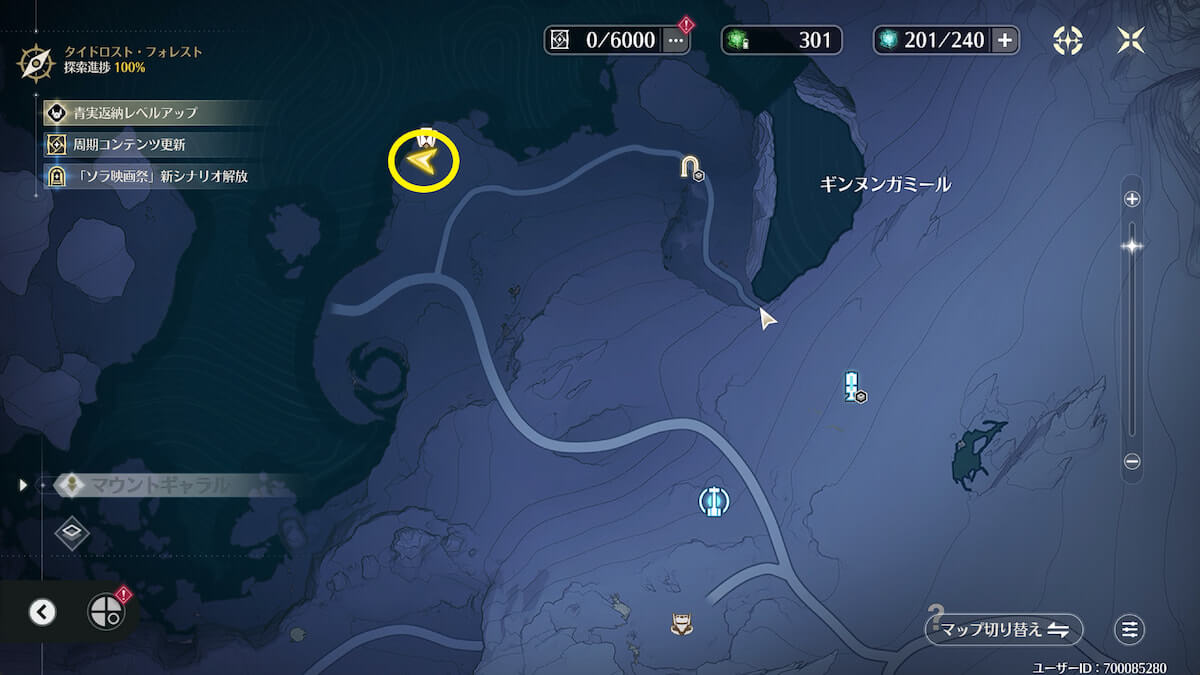Viewport: 1200px width, 675px height.
Task: Close the map with the X icon
Action: [x=1131, y=40]
